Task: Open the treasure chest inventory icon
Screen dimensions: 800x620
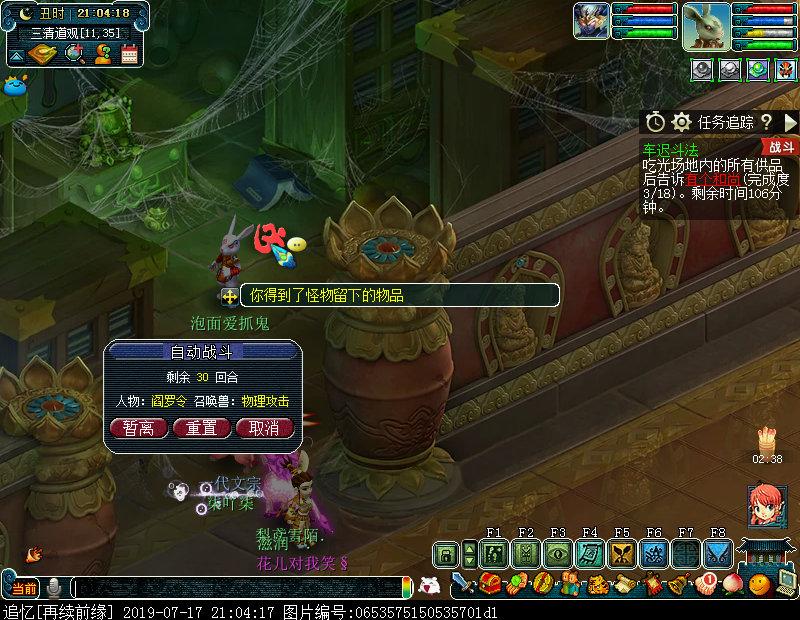Action: [x=490, y=582]
